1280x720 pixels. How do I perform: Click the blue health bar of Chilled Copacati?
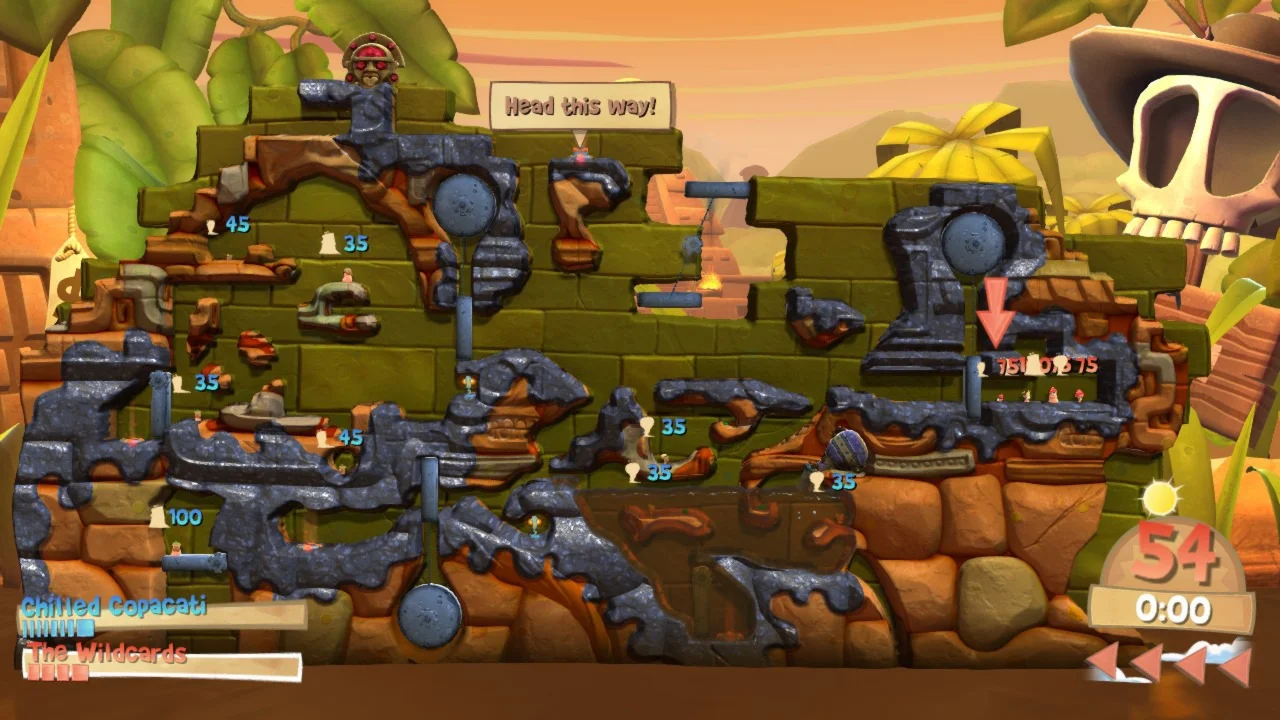[x=60, y=630]
